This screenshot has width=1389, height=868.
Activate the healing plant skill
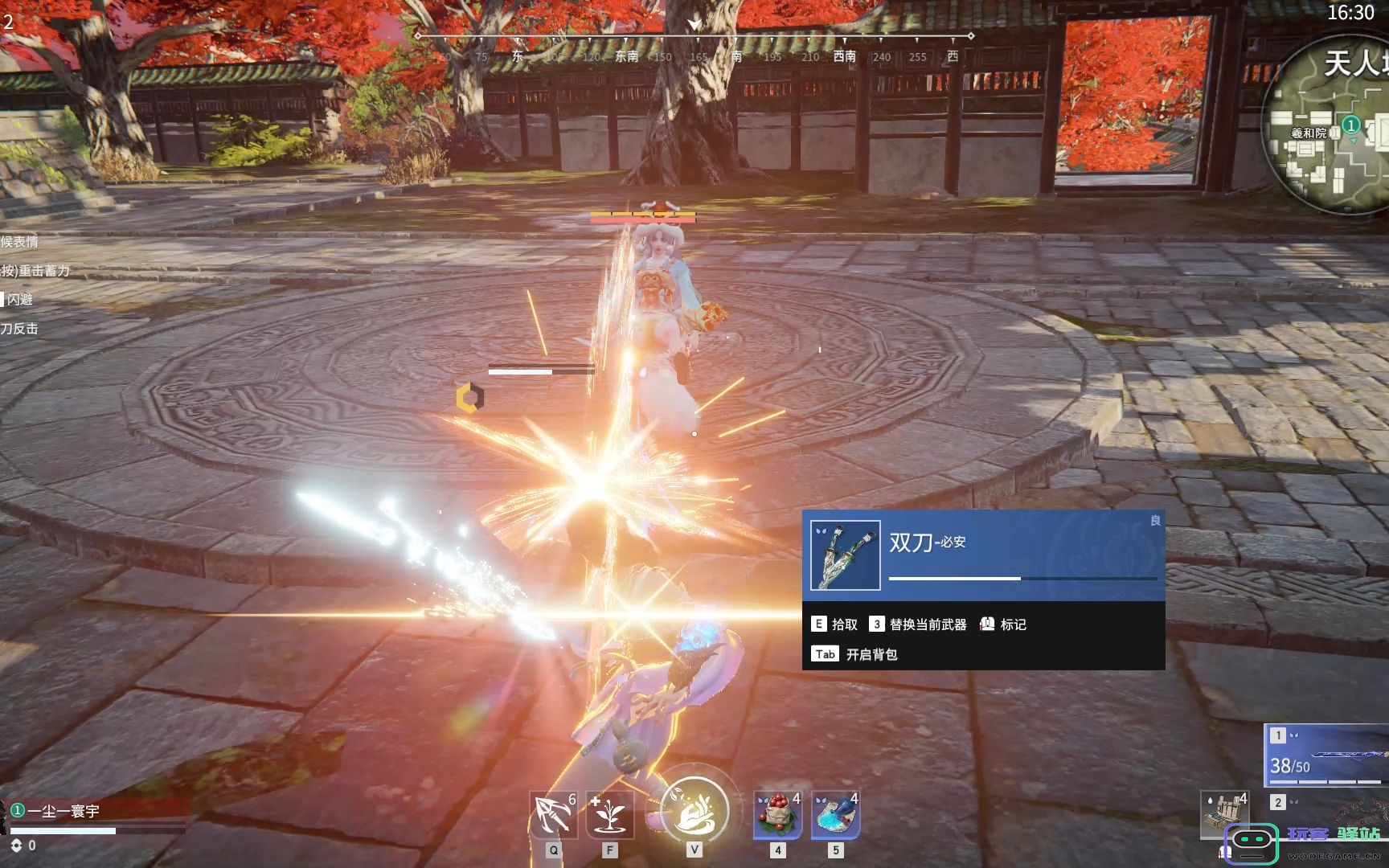coord(610,815)
